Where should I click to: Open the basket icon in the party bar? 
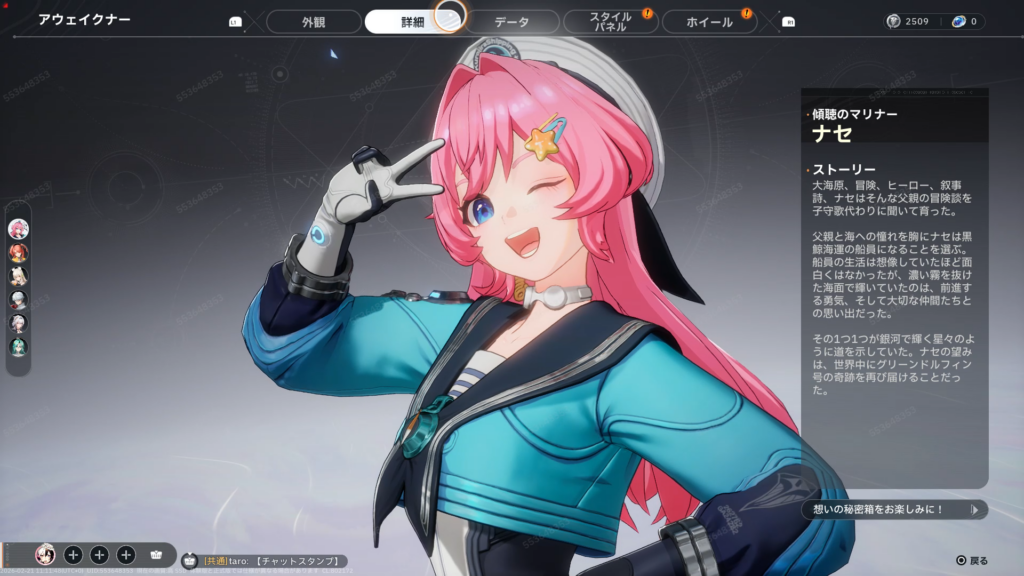tap(156, 554)
